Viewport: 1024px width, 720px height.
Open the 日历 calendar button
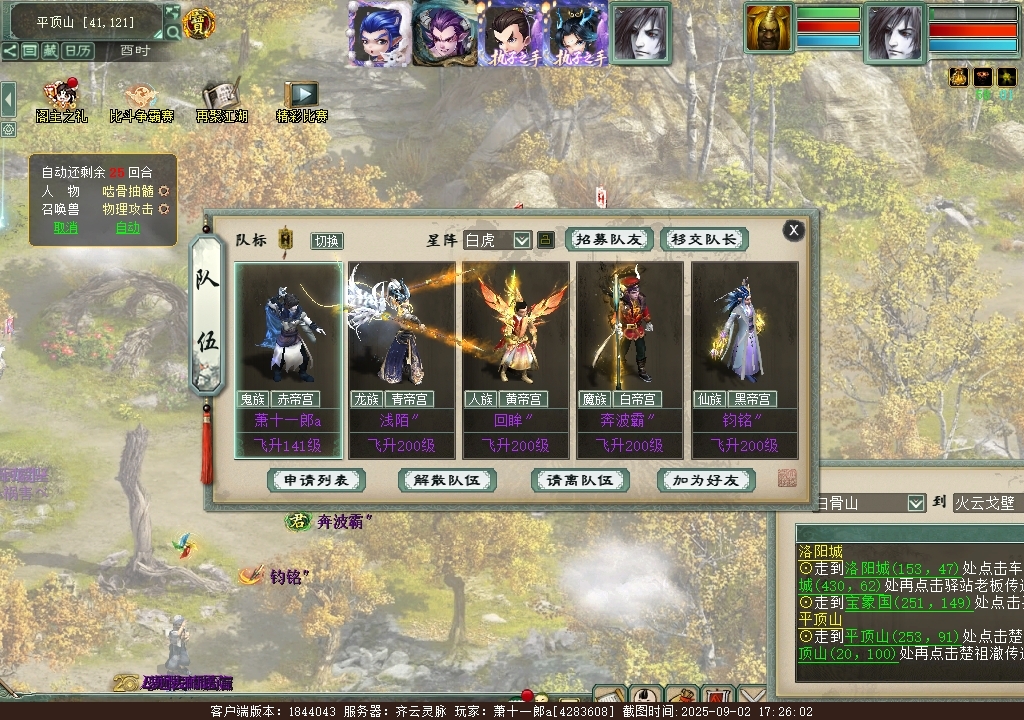(x=78, y=50)
